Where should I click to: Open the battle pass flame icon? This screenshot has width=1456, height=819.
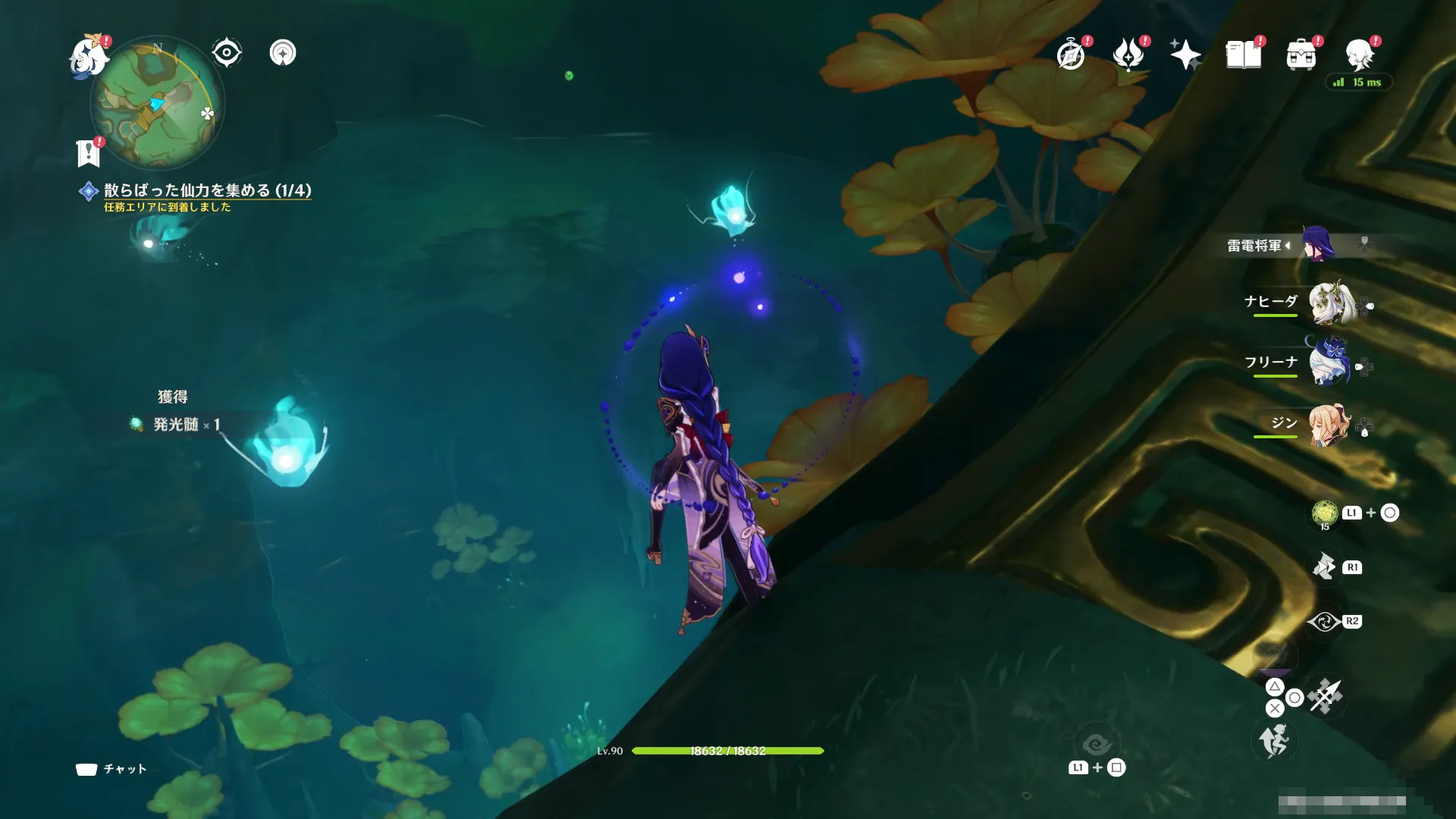pyautogui.click(x=1128, y=55)
